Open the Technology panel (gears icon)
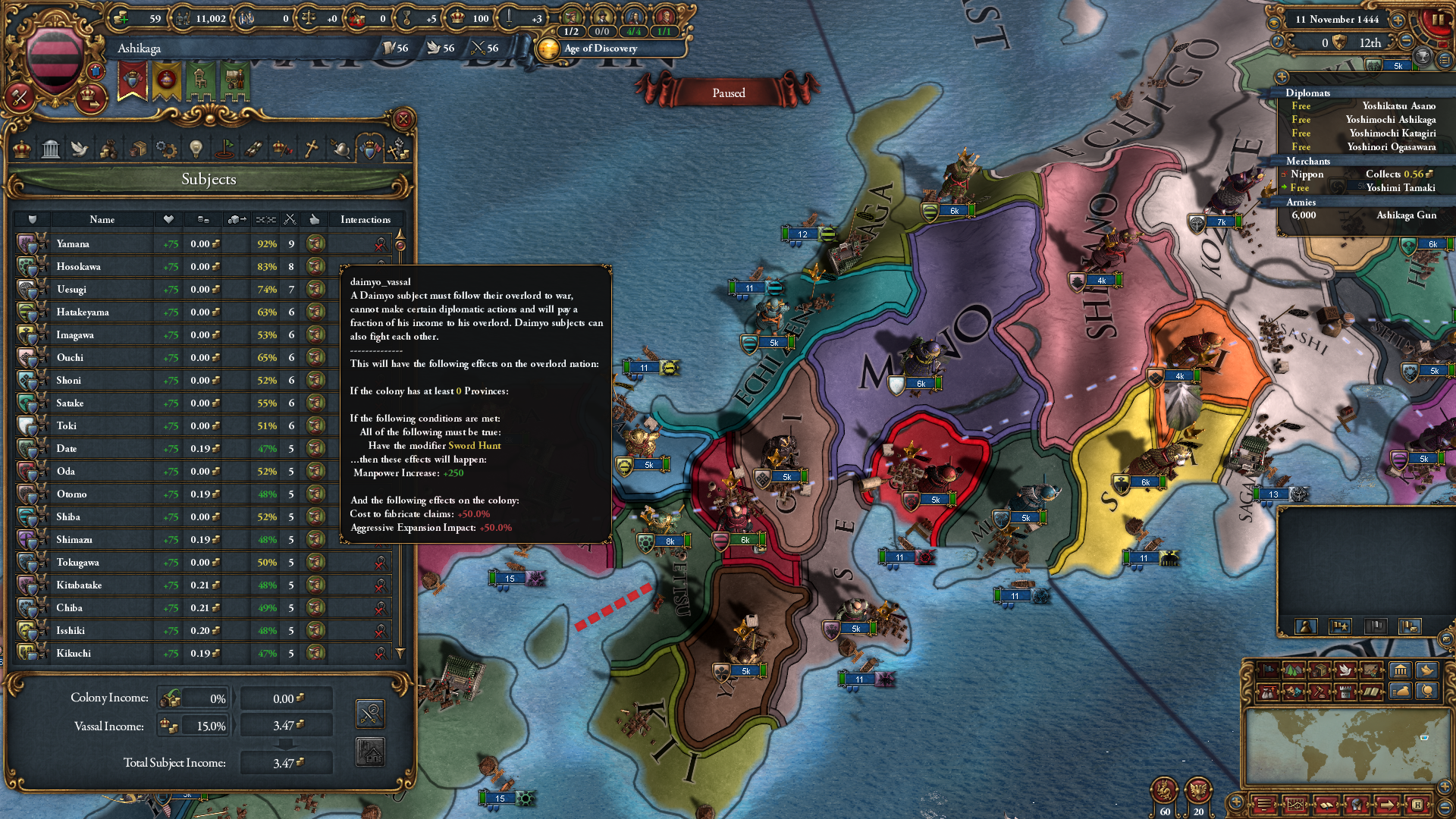This screenshot has width=1456, height=819. 165,148
